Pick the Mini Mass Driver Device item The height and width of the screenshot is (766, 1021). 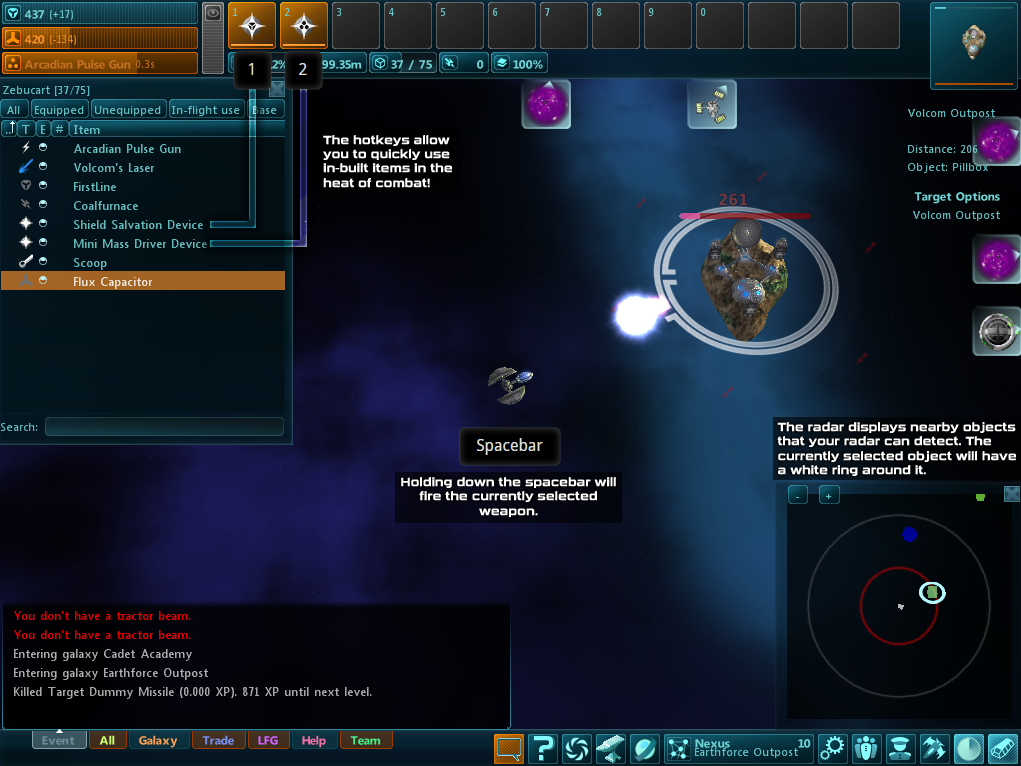coord(140,244)
